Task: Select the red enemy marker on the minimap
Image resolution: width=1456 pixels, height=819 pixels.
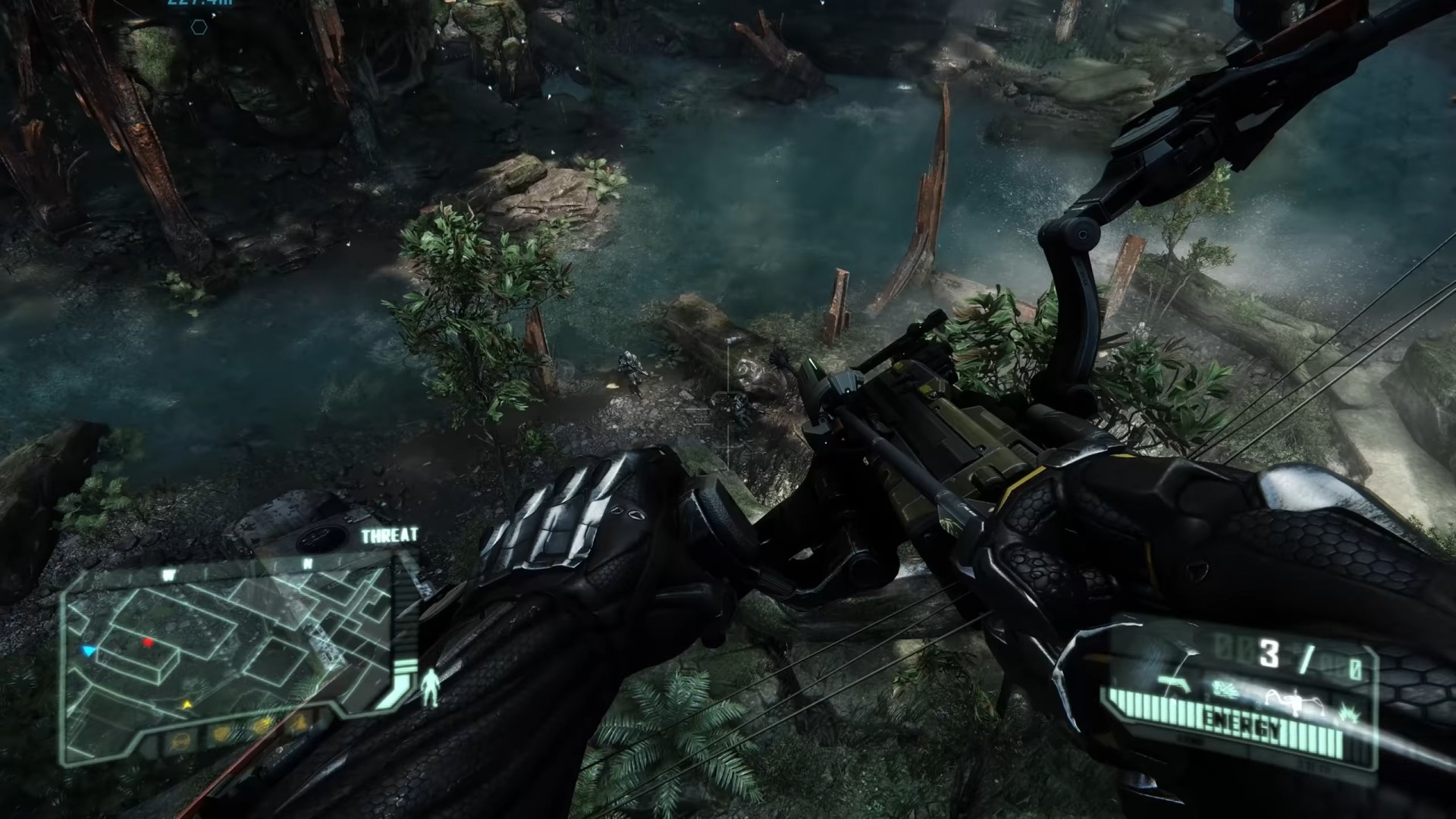Action: pos(148,643)
